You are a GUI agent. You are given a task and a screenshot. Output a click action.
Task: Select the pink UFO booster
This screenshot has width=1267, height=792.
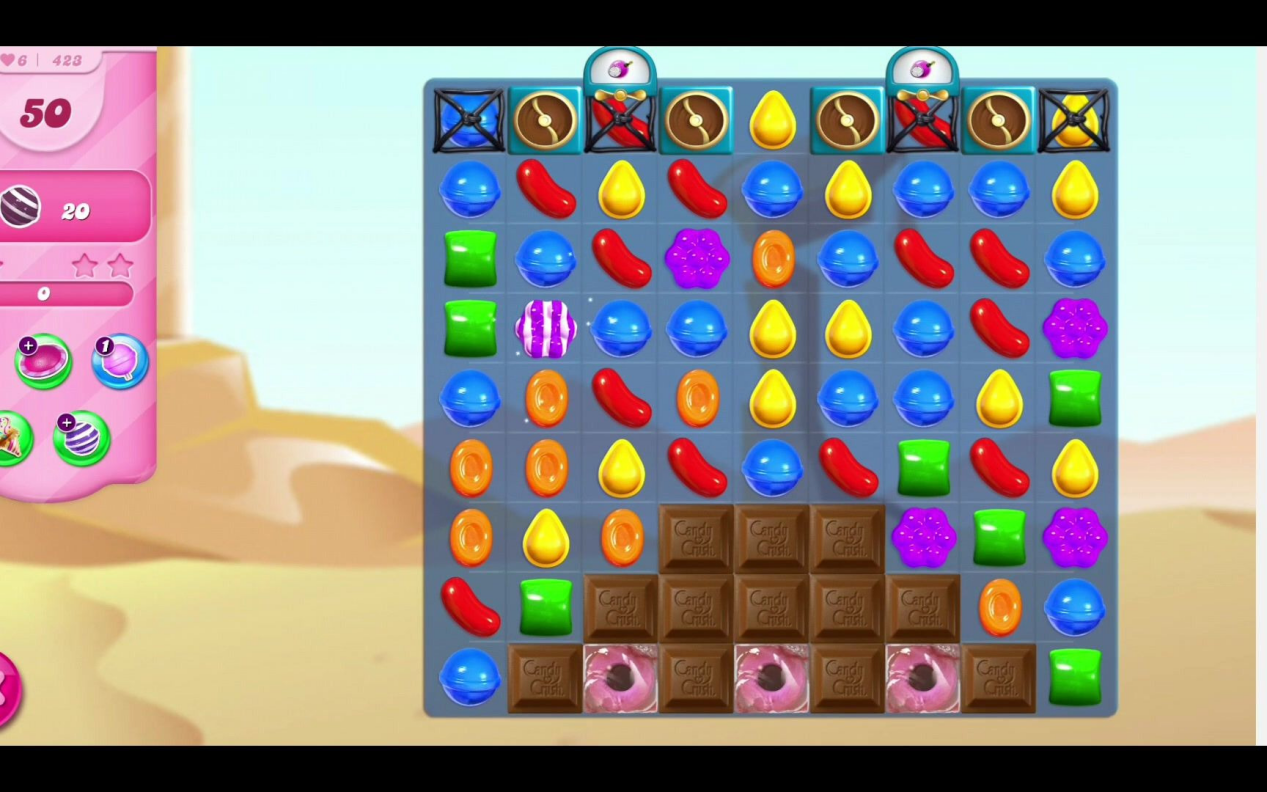pos(43,362)
